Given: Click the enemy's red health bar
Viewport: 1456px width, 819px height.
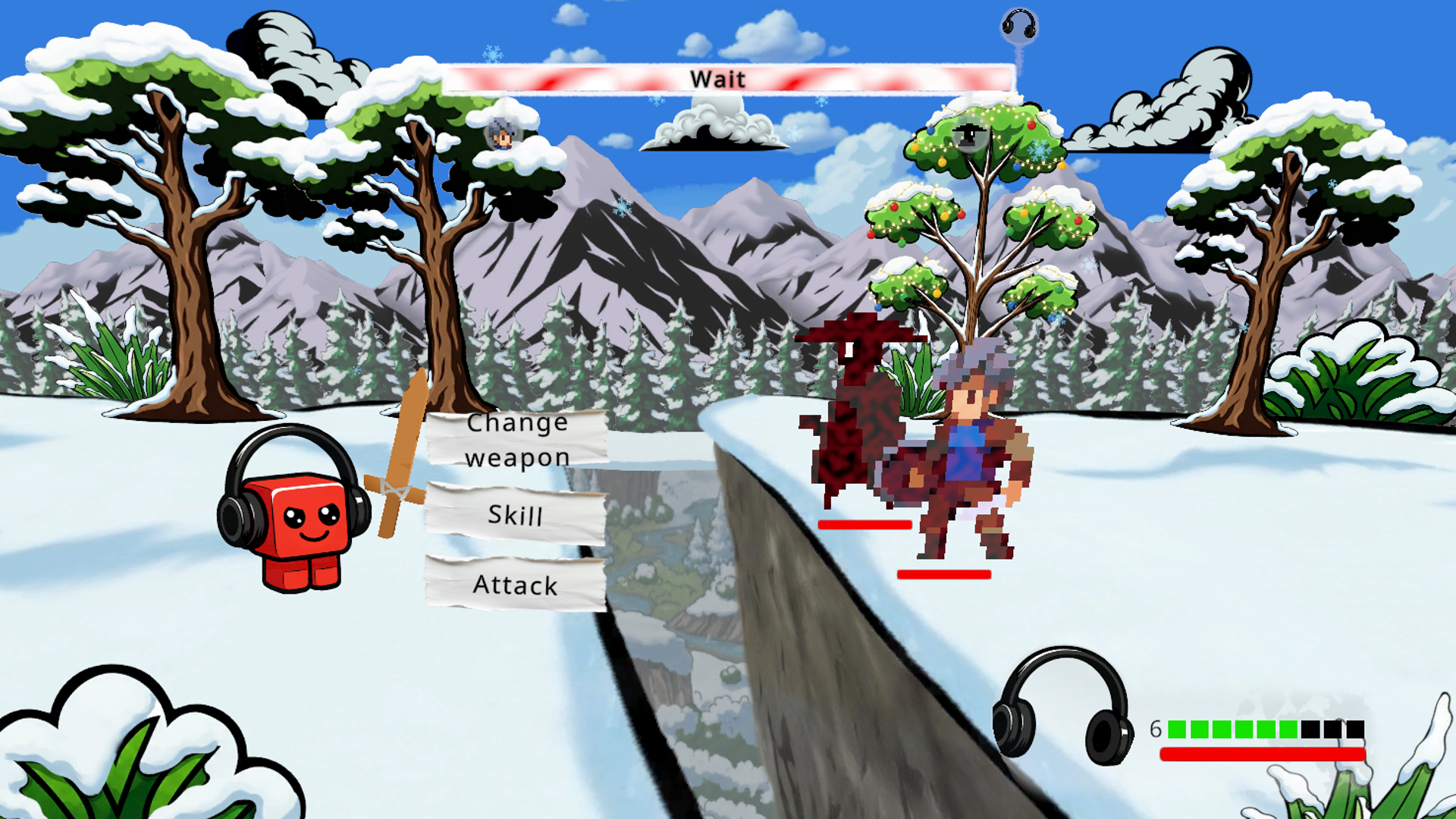Looking at the screenshot, I should coord(864,524).
